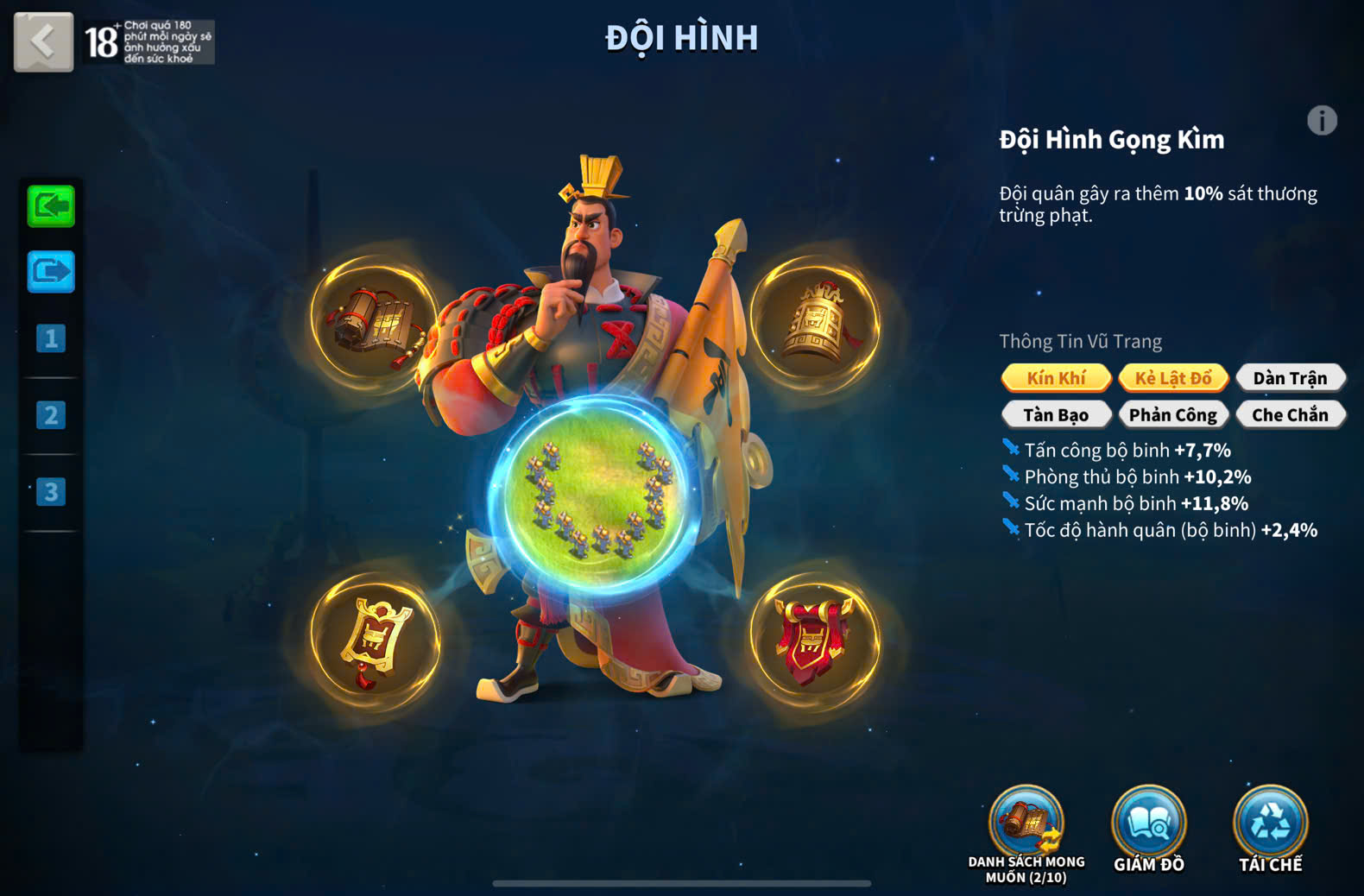Go back using the arrow button
This screenshot has height=896, width=1364.
tap(43, 41)
